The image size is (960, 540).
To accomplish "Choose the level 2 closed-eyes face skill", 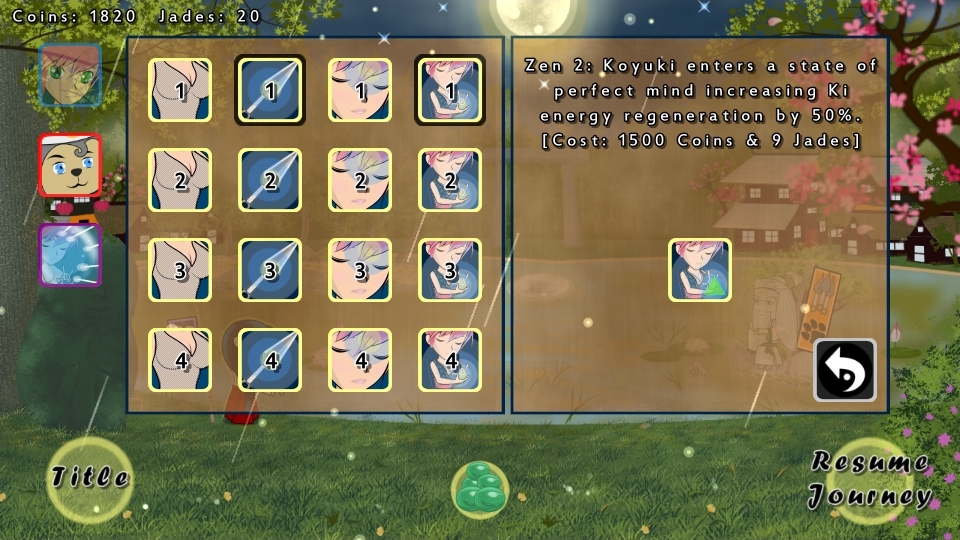I will (360, 180).
